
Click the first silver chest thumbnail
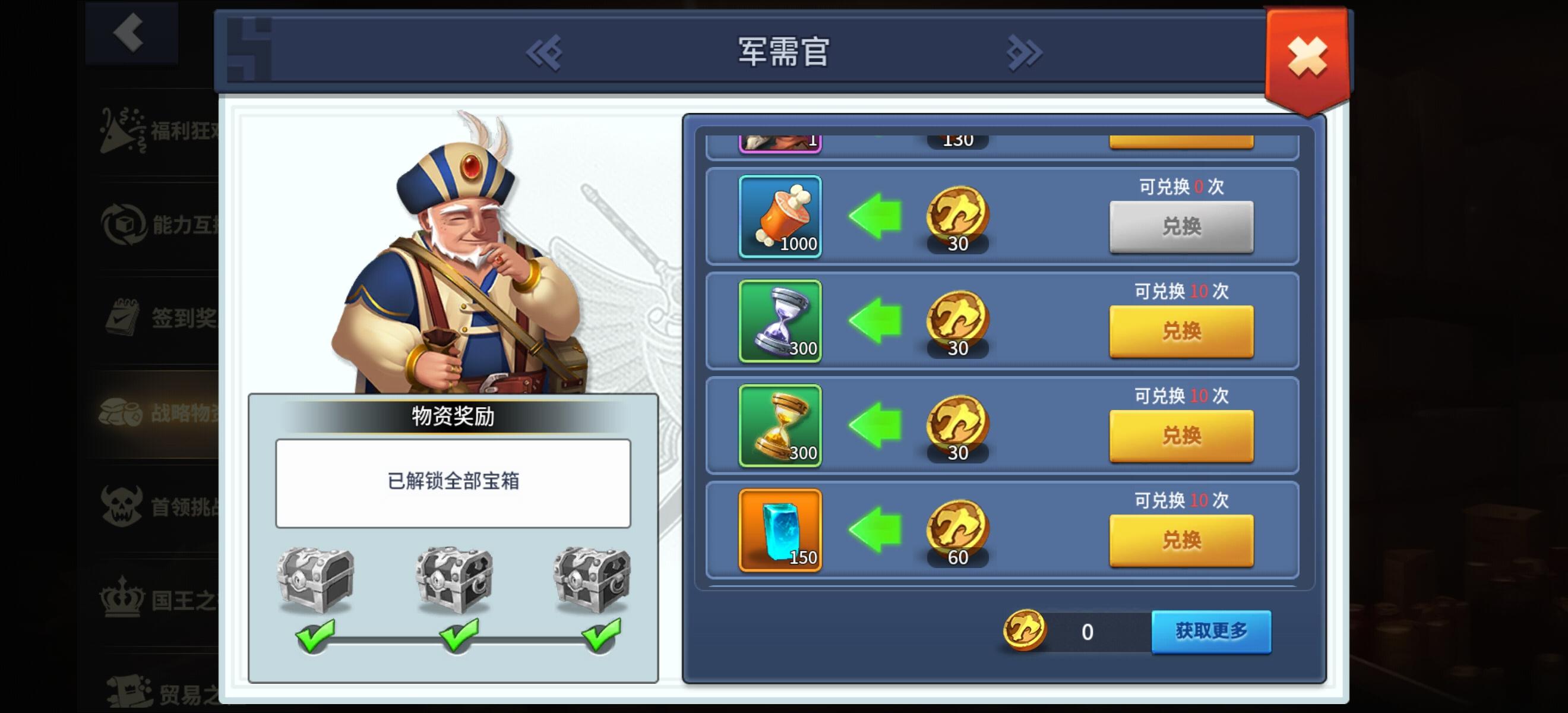pyautogui.click(x=316, y=579)
